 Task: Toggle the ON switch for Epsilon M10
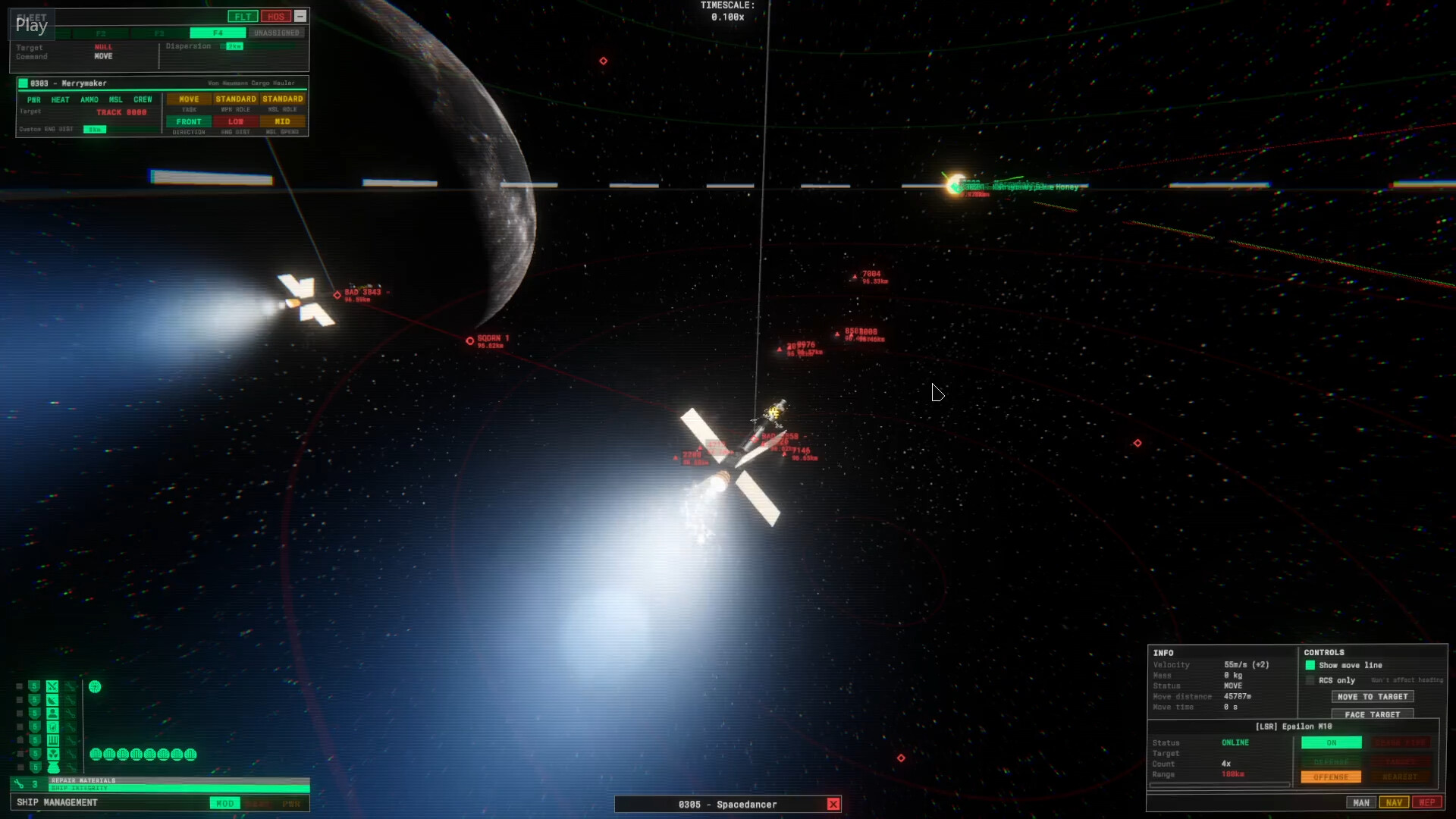click(x=1332, y=742)
